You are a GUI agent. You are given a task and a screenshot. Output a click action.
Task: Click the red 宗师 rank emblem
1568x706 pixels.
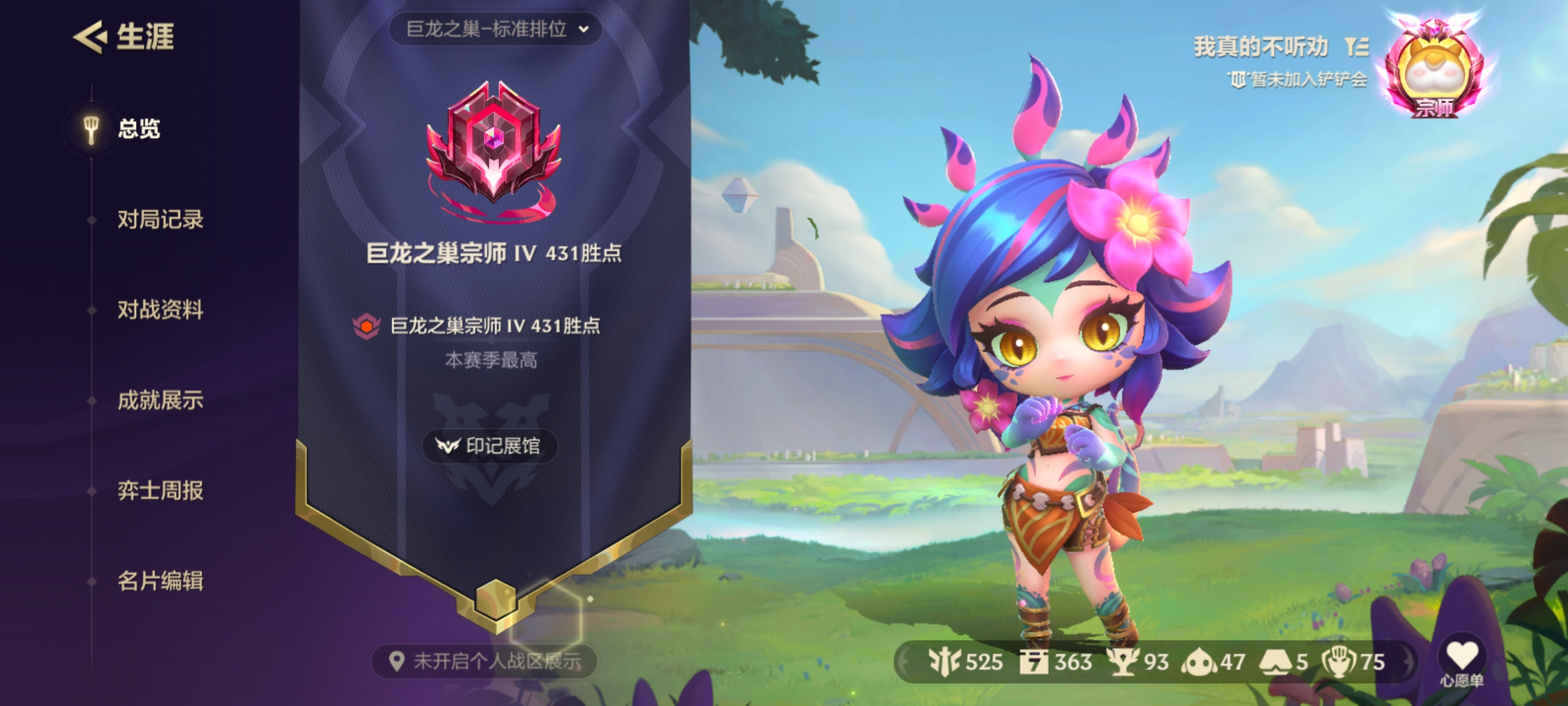pyautogui.click(x=494, y=147)
